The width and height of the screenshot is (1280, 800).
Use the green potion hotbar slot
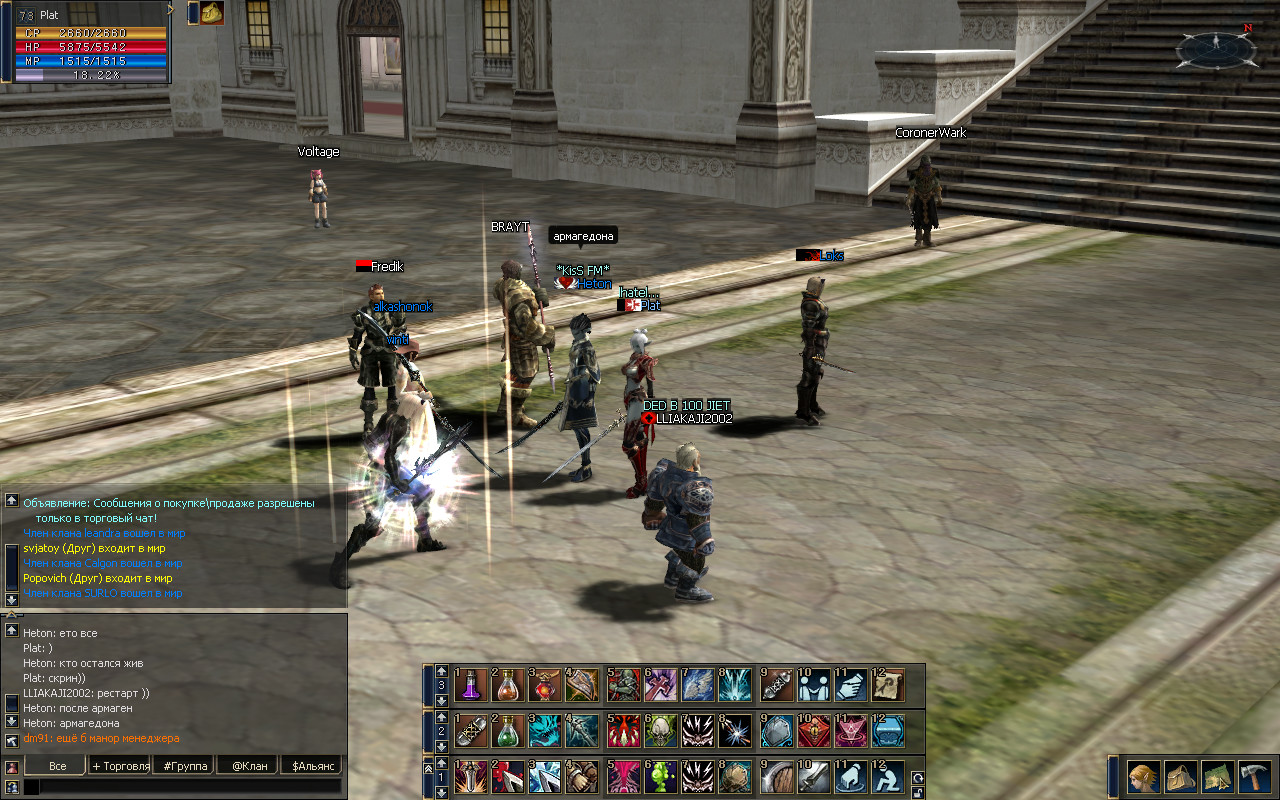click(x=507, y=731)
